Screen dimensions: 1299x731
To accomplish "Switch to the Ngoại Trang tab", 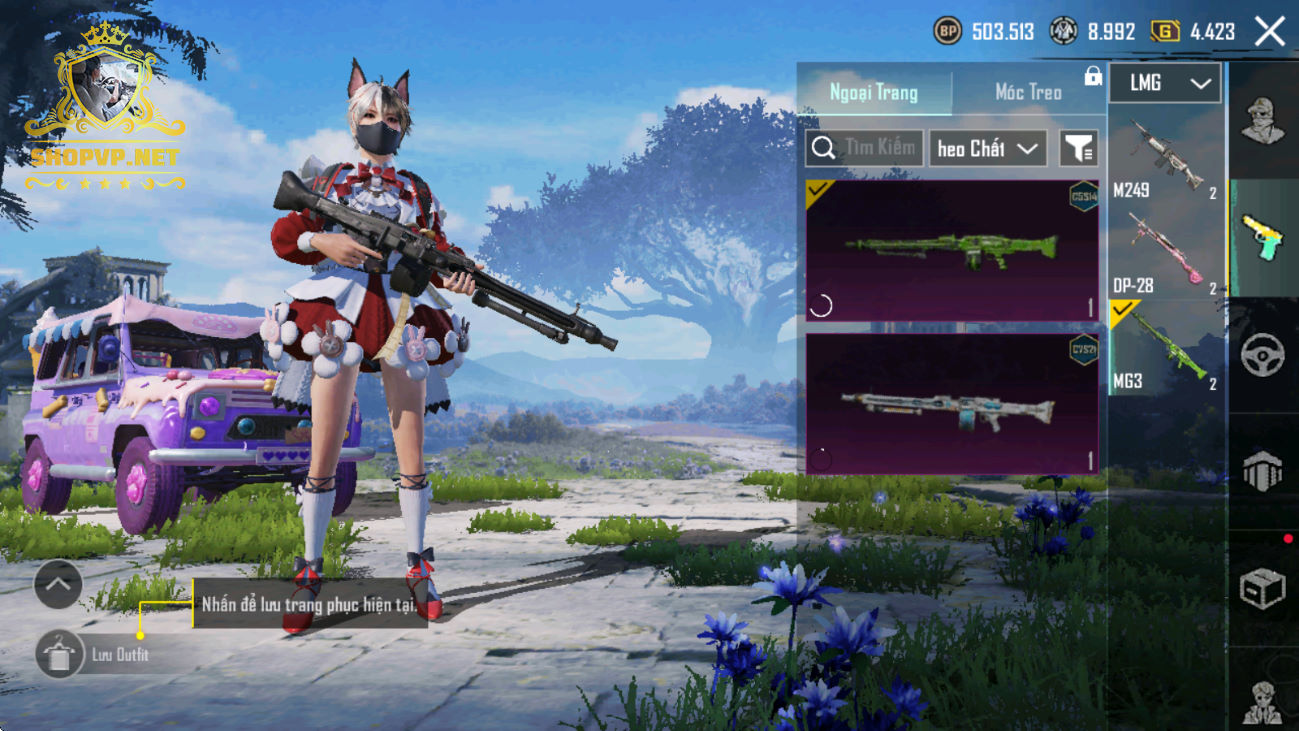I will click(x=874, y=92).
